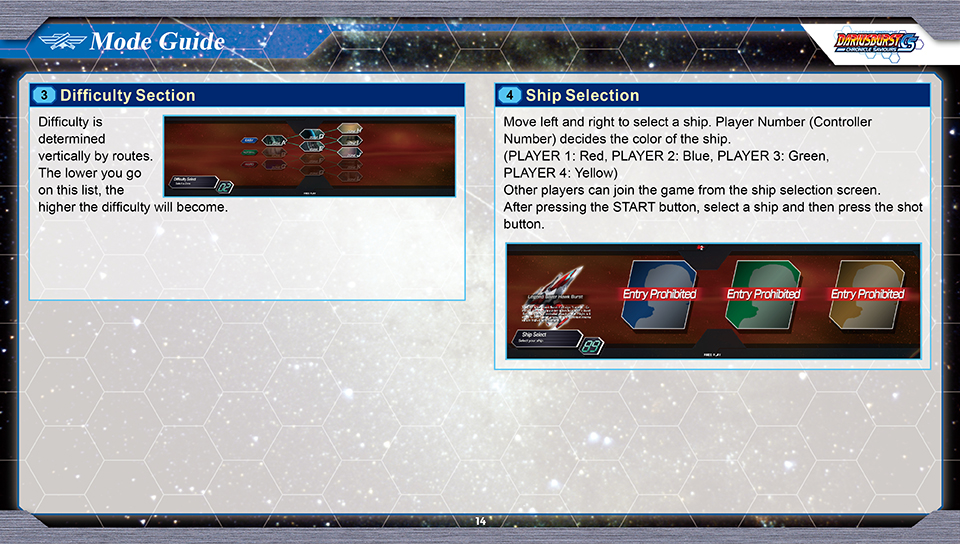960x544 pixels.
Task: Click the Dariusburst Chronicle Saviours logo
Action: tap(872, 43)
